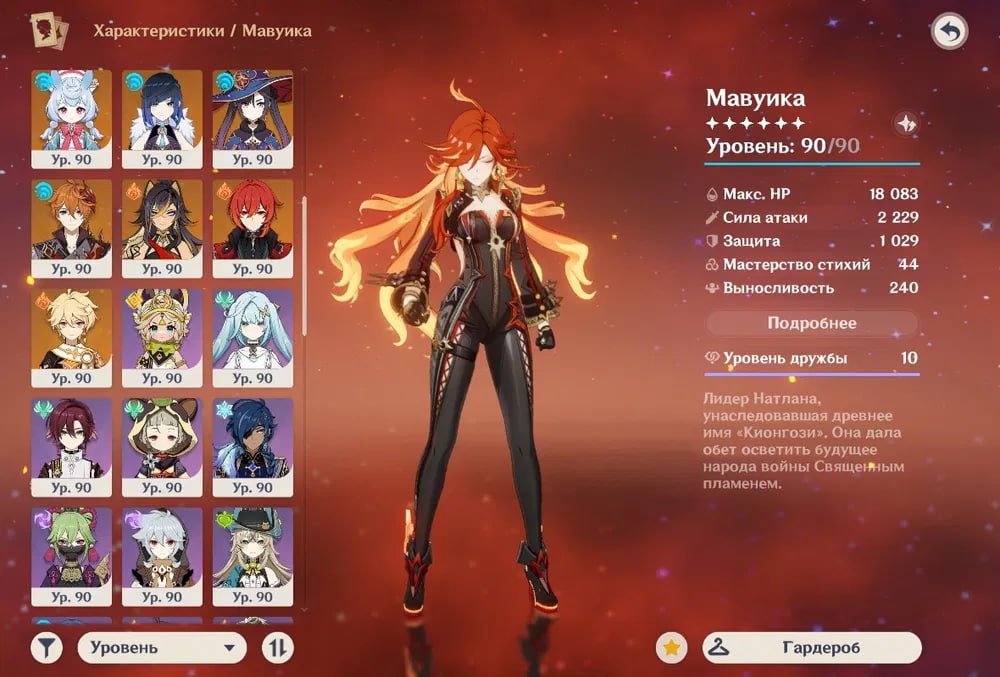Select Faruzan's teal-haired portrait
The height and width of the screenshot is (677, 1000).
coord(253,329)
